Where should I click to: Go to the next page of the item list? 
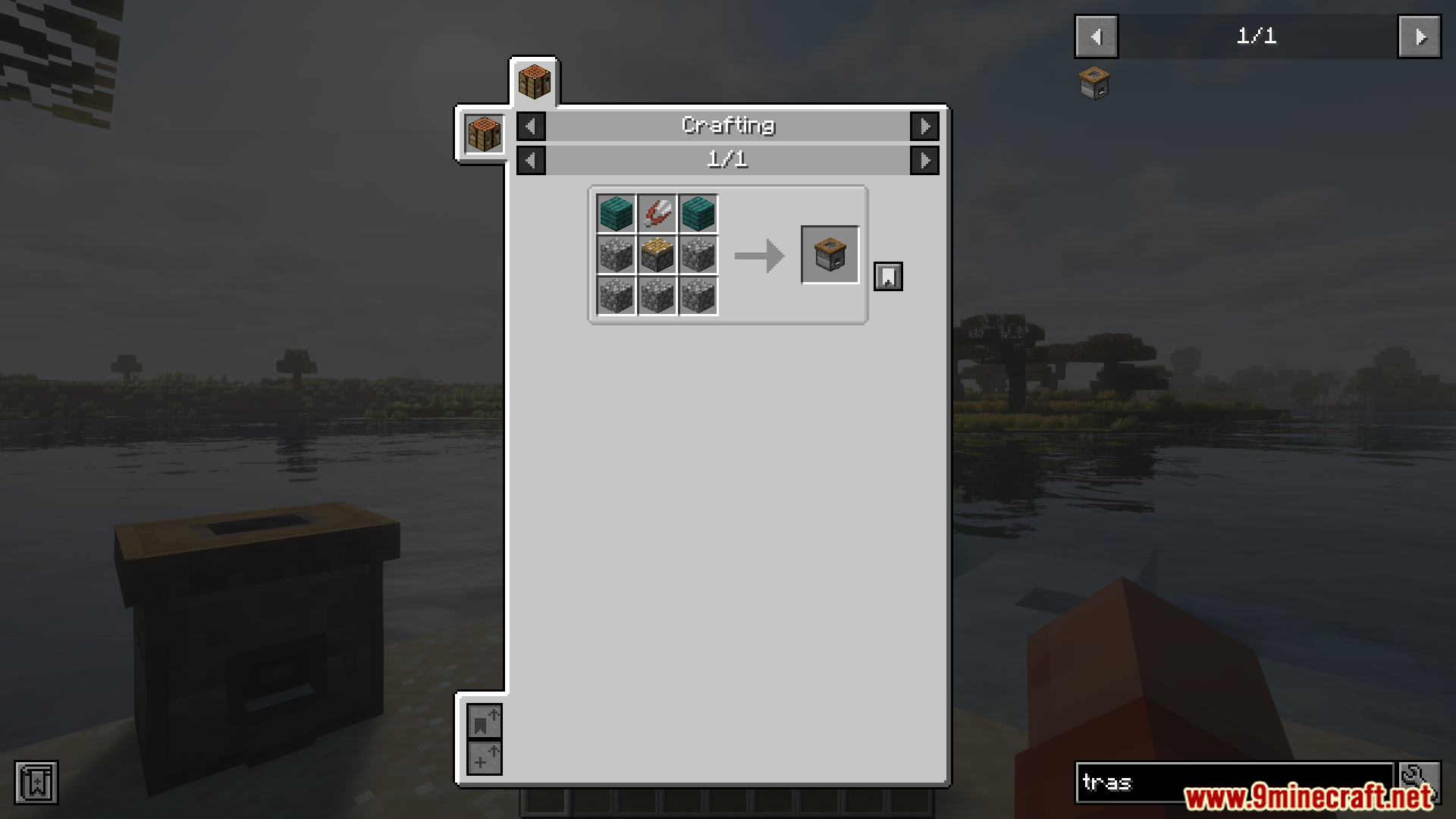(x=1419, y=36)
